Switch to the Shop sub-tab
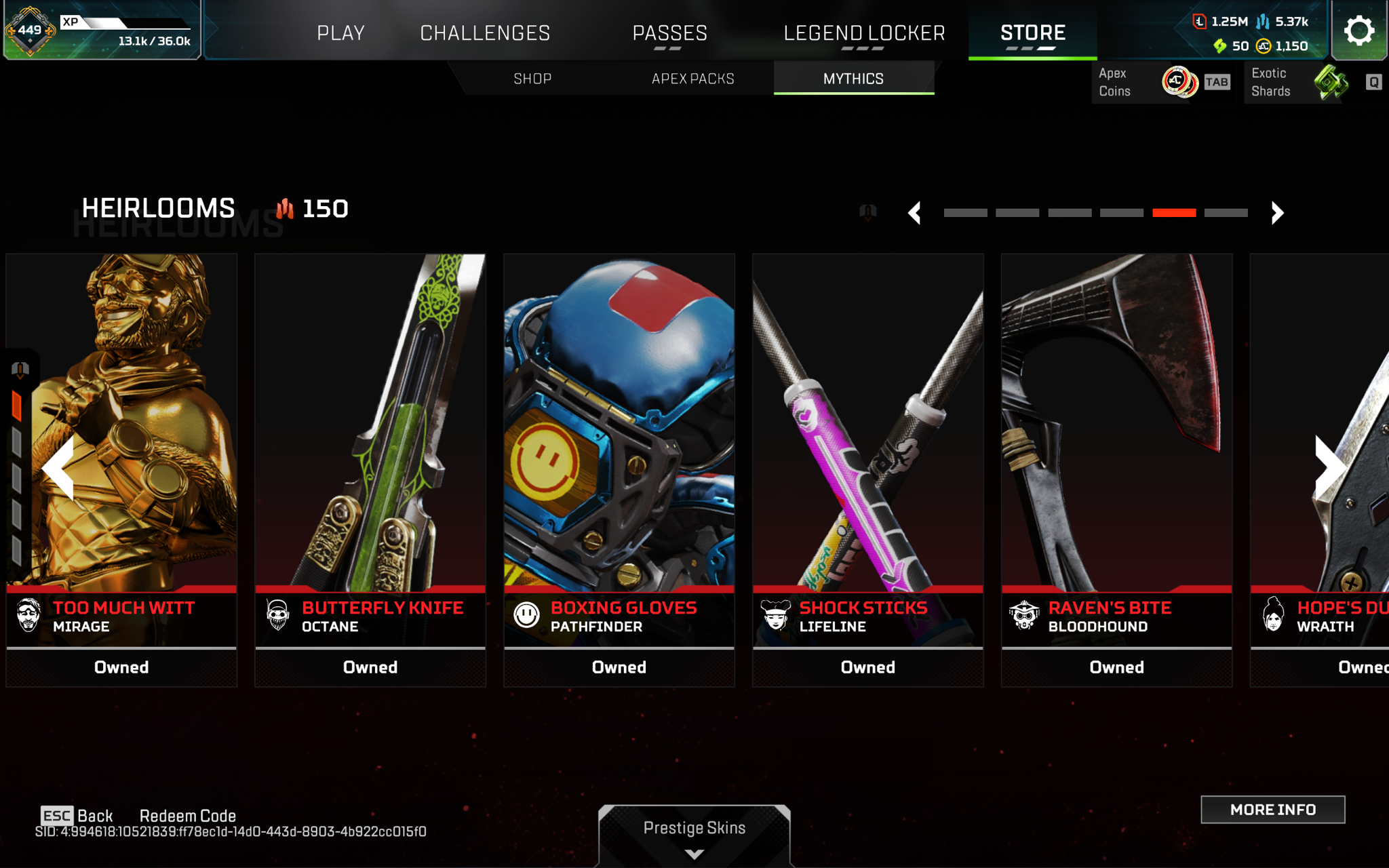 click(x=532, y=79)
